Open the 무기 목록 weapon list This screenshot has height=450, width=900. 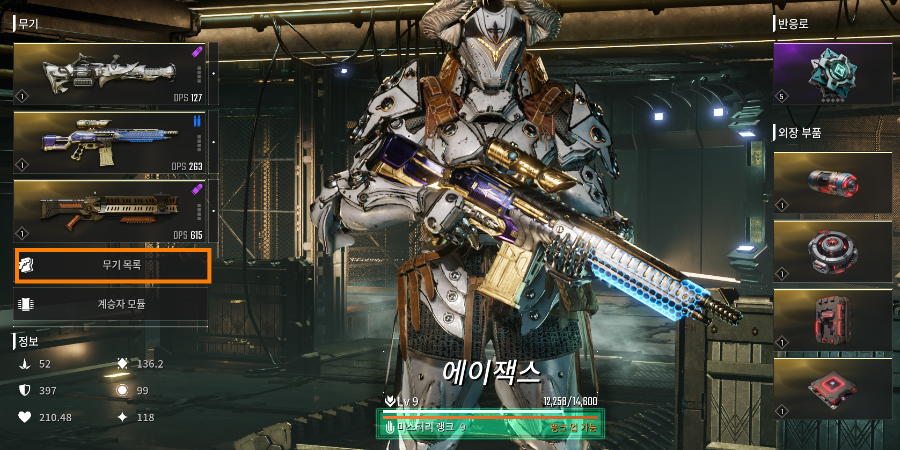coord(112,266)
